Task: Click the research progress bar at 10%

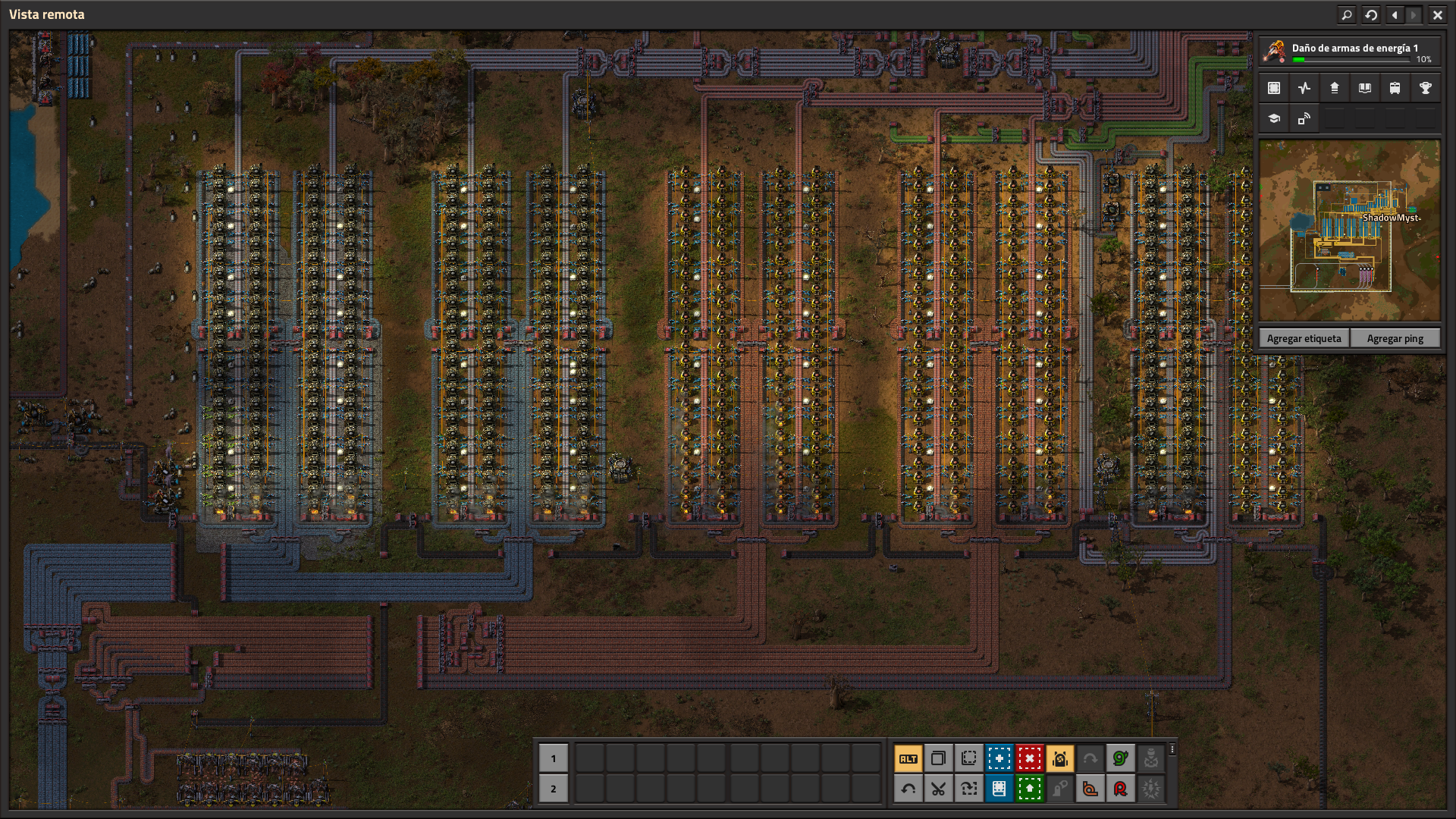Action: [x=1350, y=60]
